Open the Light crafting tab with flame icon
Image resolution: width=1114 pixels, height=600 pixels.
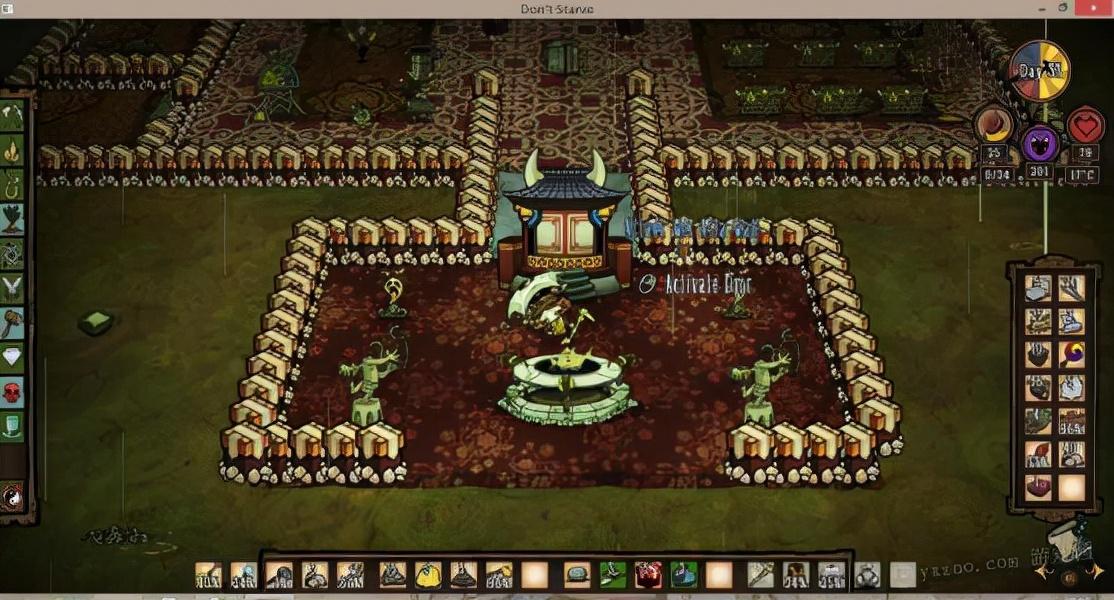[14, 150]
